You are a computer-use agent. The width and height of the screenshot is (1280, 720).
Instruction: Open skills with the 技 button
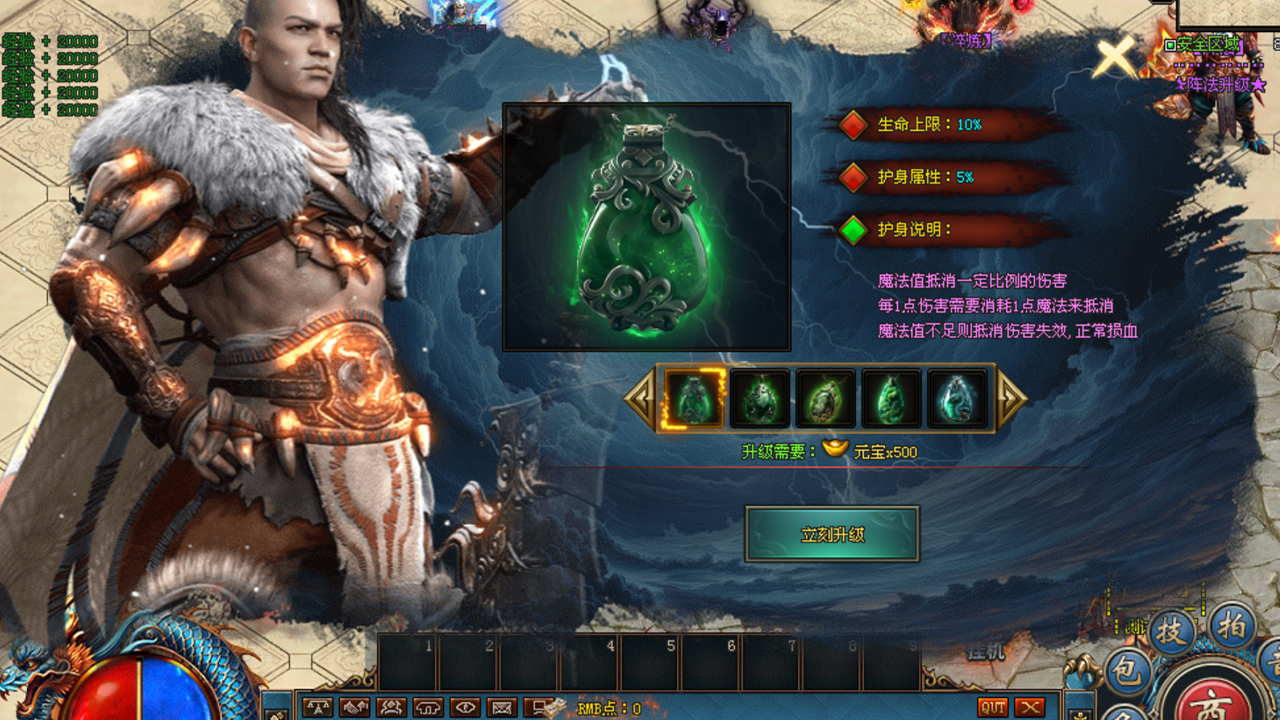tap(1172, 631)
